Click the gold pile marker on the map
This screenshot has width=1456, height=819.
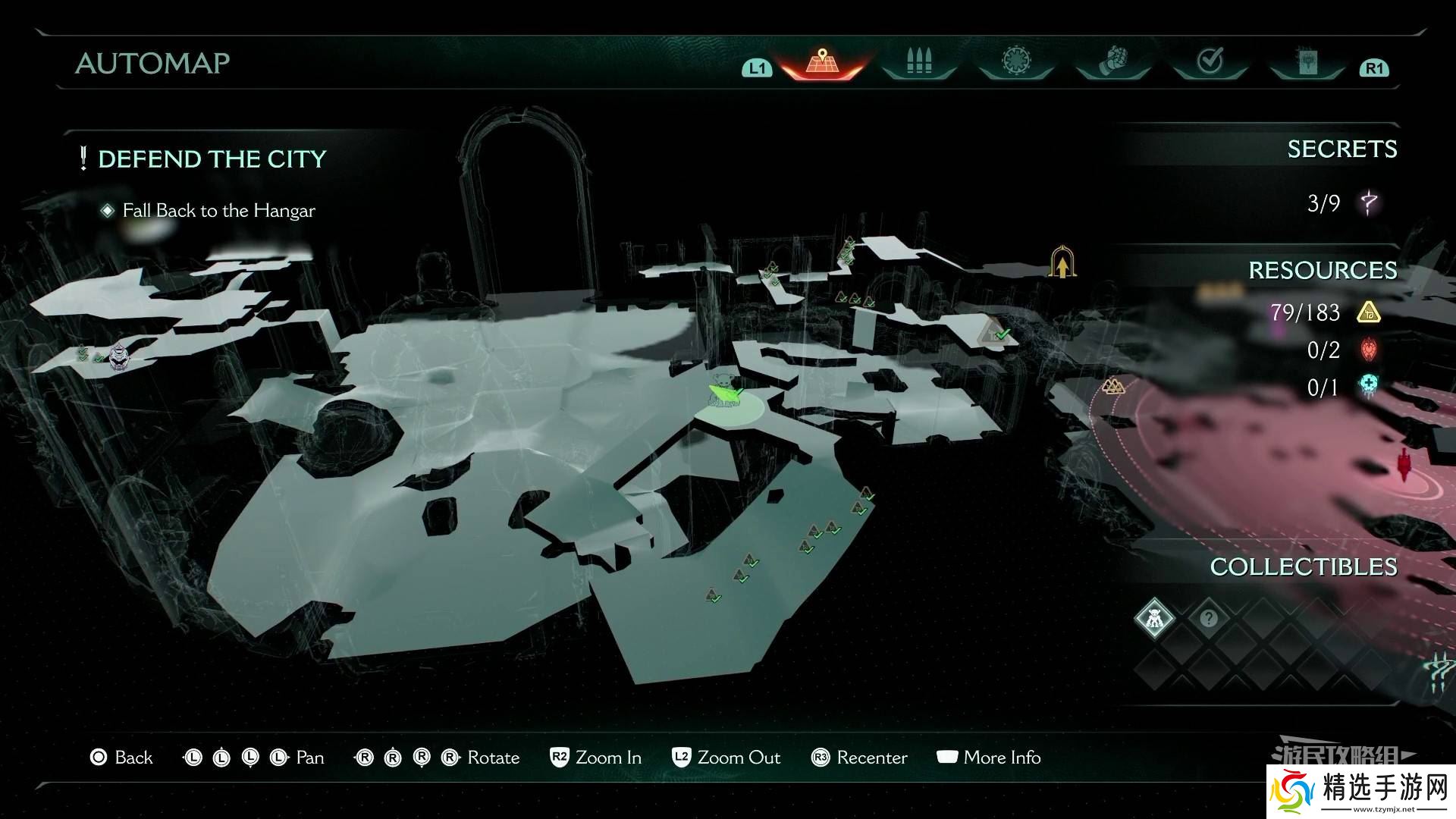click(1112, 387)
